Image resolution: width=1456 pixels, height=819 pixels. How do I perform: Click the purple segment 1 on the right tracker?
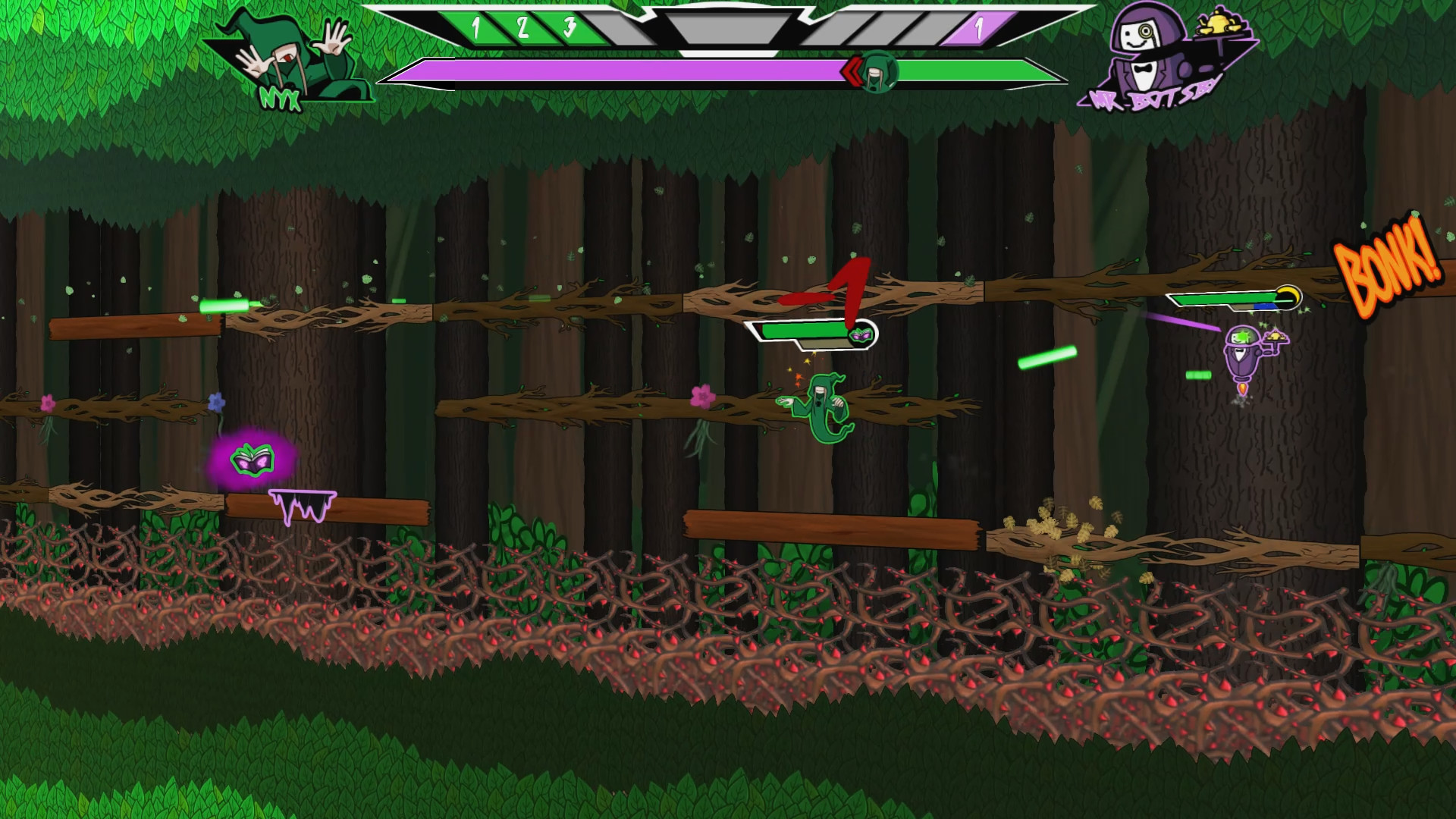tap(979, 29)
